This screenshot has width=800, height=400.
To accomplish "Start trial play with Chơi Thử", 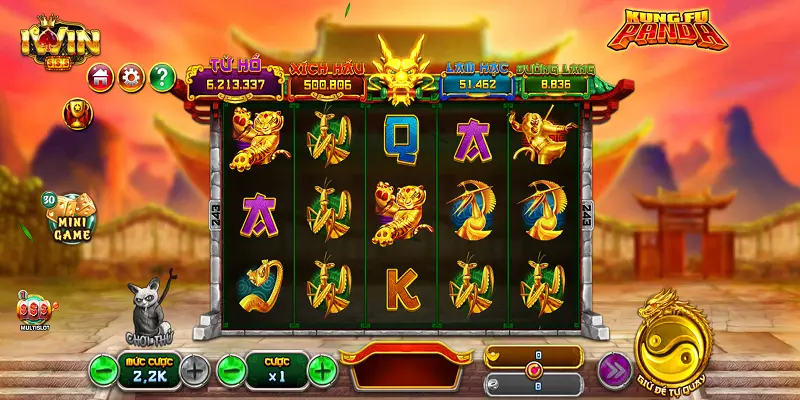I will (151, 312).
